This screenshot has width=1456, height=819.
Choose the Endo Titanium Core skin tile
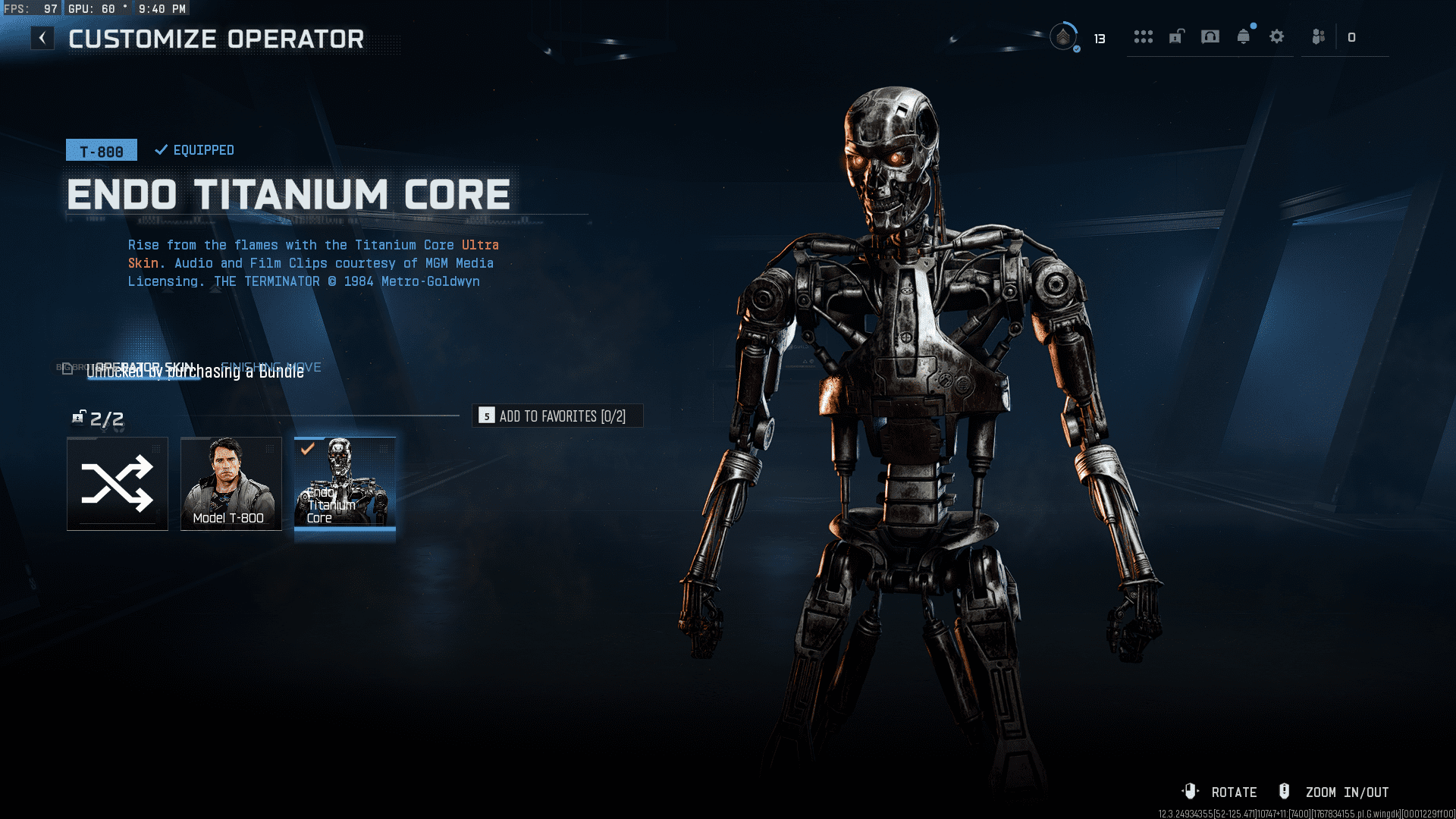(x=345, y=483)
